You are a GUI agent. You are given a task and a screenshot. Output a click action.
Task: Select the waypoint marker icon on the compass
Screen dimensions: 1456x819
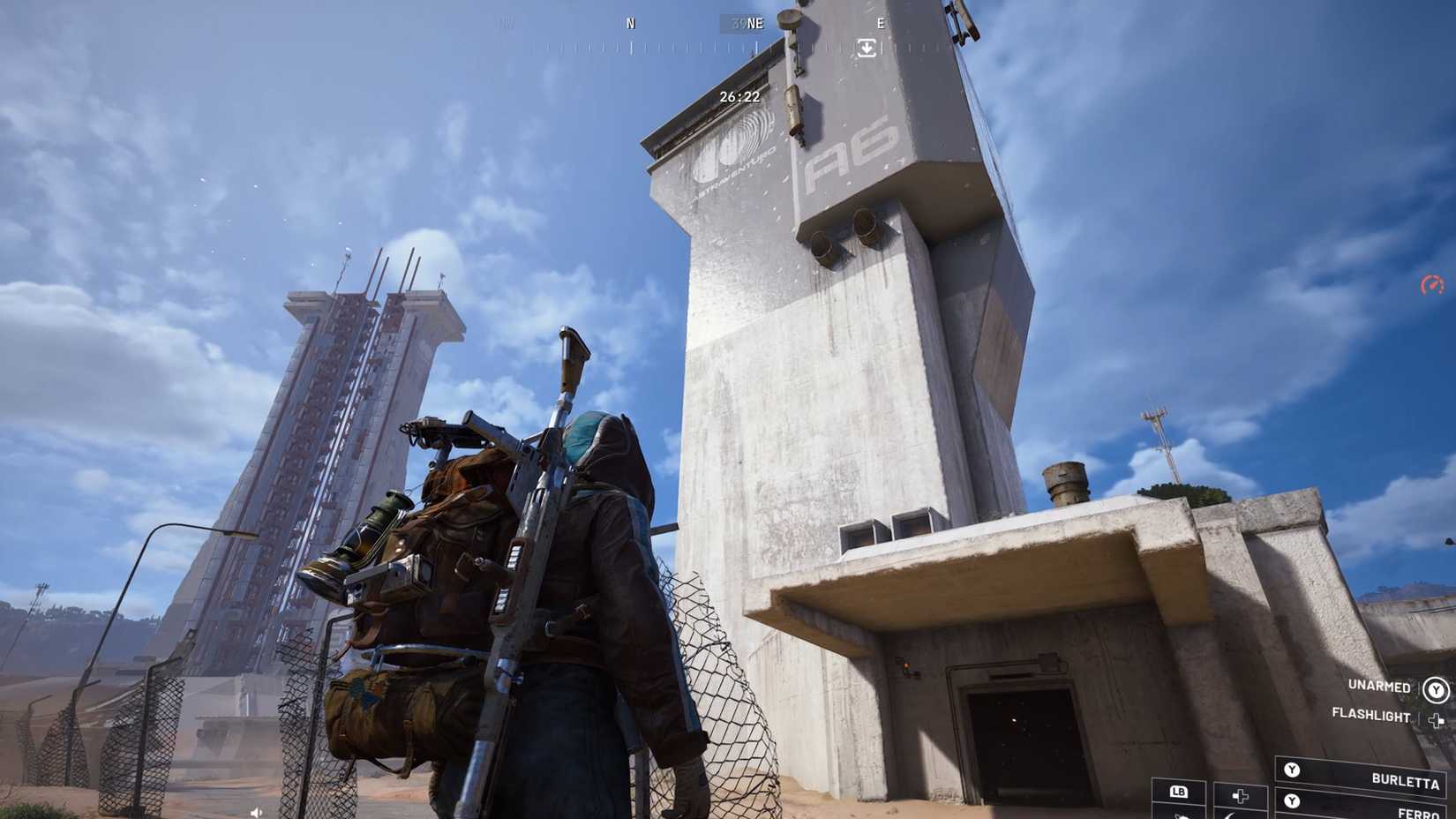[867, 49]
